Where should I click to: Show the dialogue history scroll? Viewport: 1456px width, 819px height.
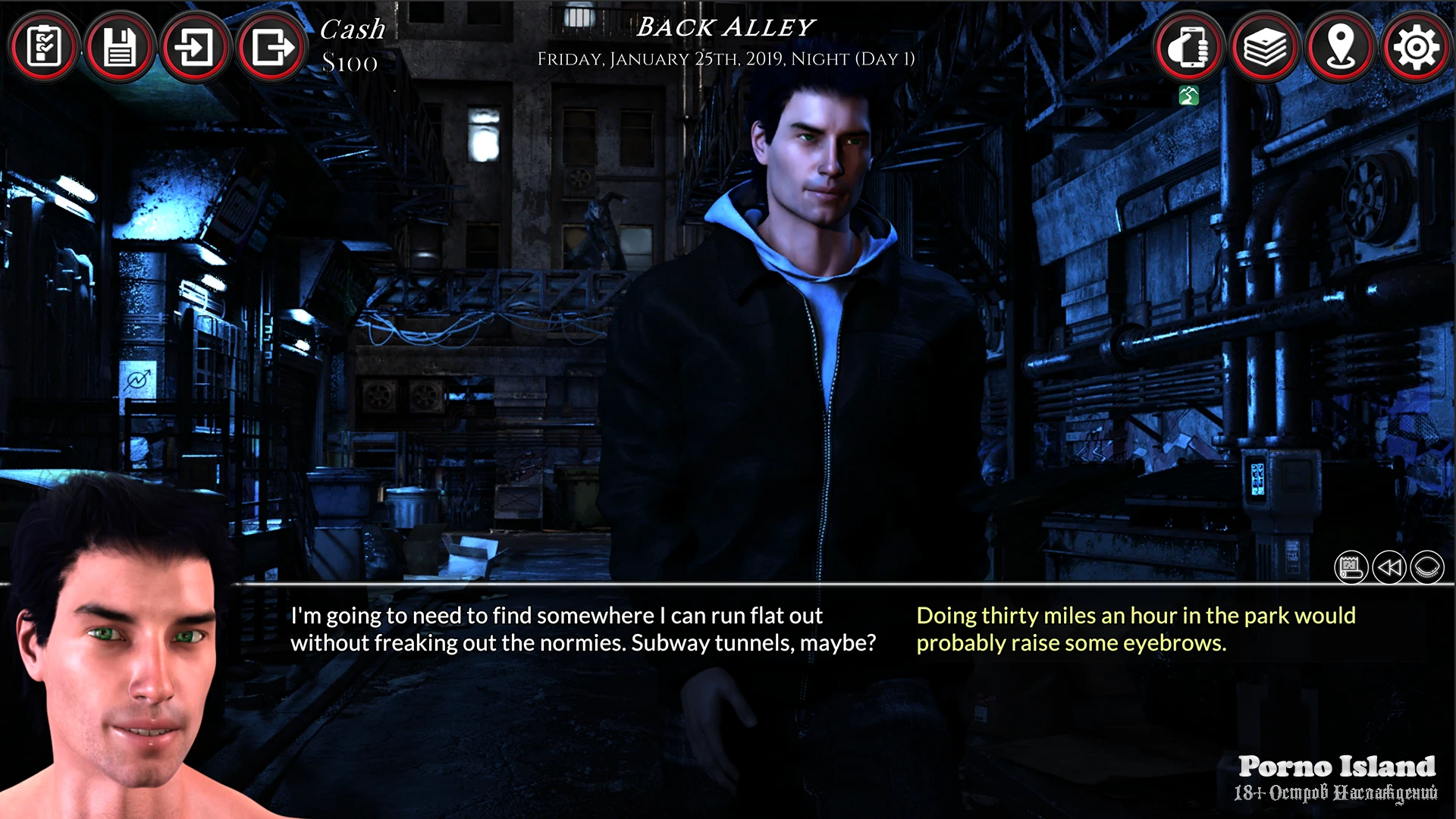click(x=1351, y=567)
